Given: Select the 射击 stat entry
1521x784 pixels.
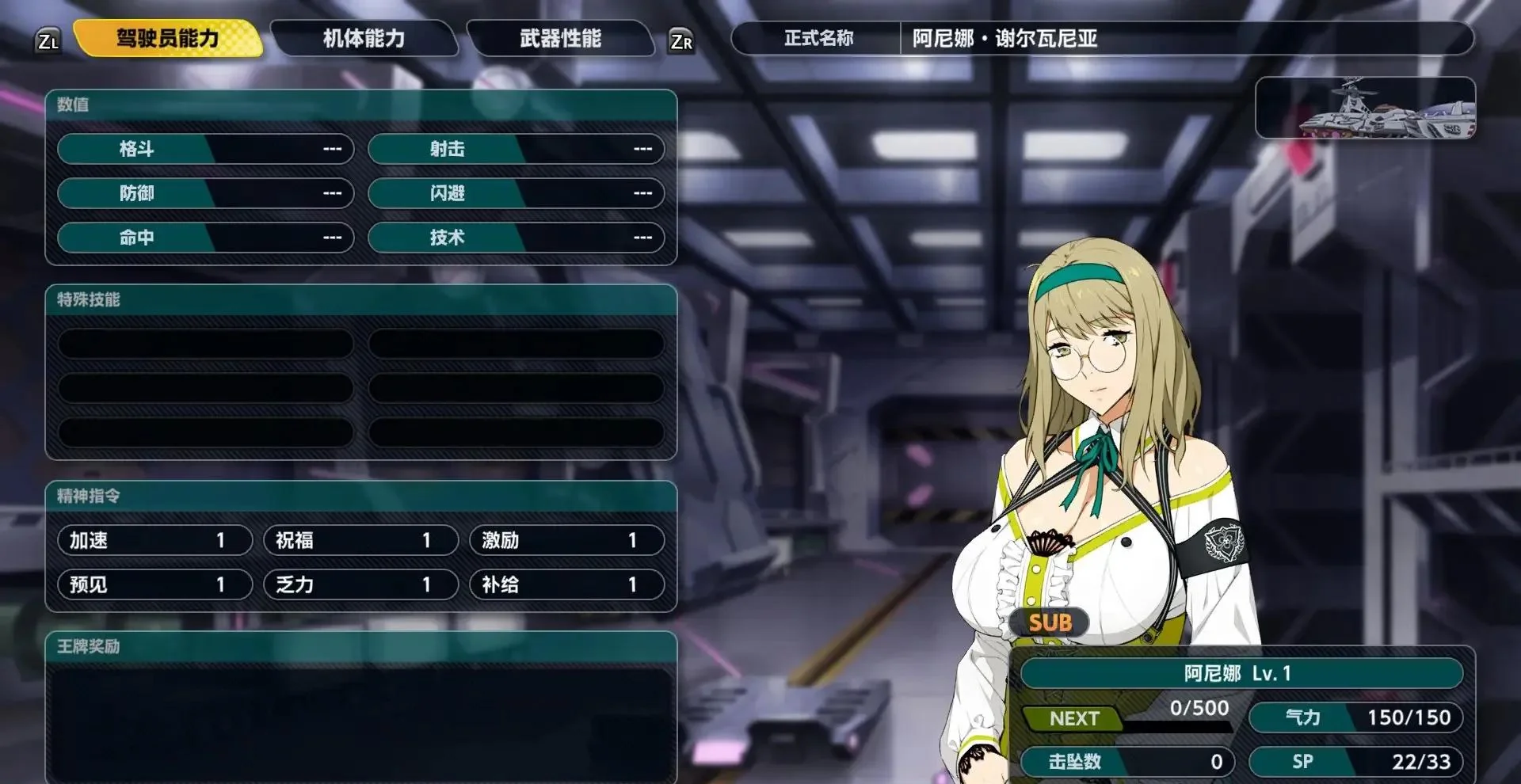Looking at the screenshot, I should coord(516,149).
